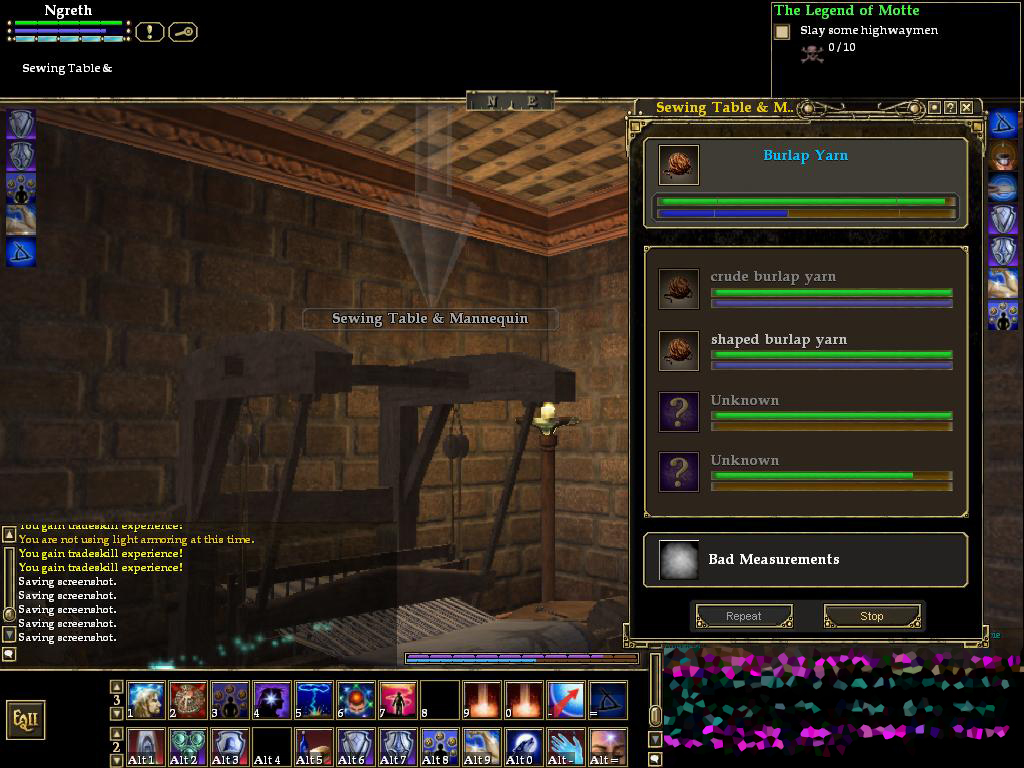Choose the shaped burlap yarn result
Viewport: 1024px width, 768px height.
(x=679, y=351)
